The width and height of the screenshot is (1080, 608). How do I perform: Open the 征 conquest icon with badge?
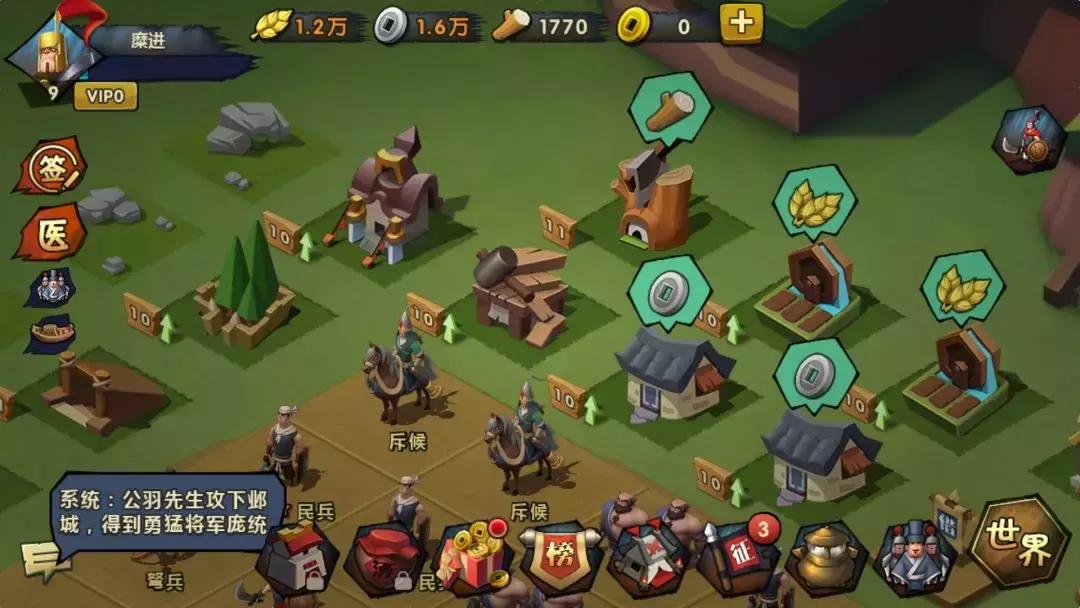pos(737,556)
